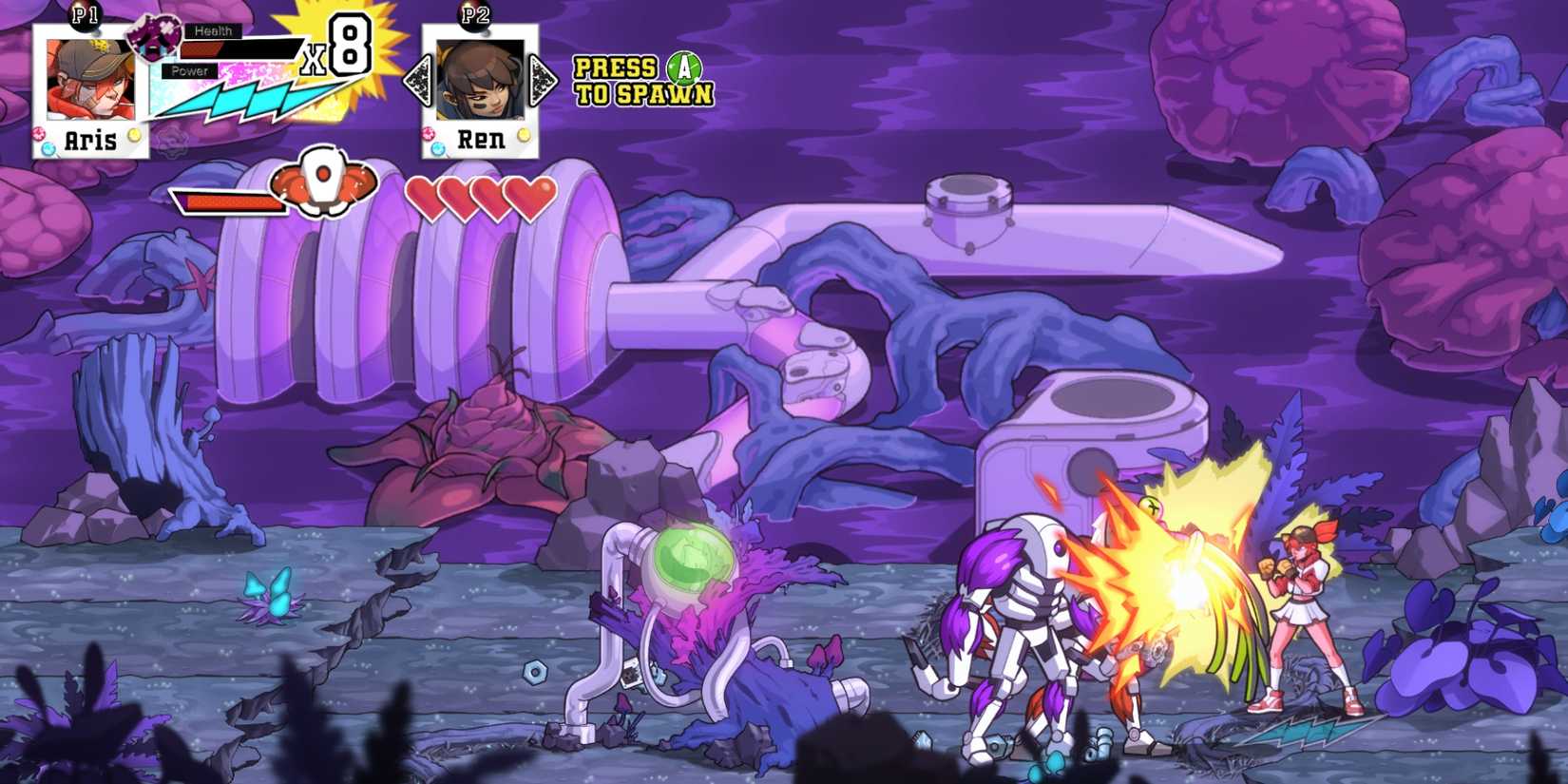The image size is (1568, 784).
Task: Click the cyan Power gauge under the Health bar
Action: tap(242, 97)
